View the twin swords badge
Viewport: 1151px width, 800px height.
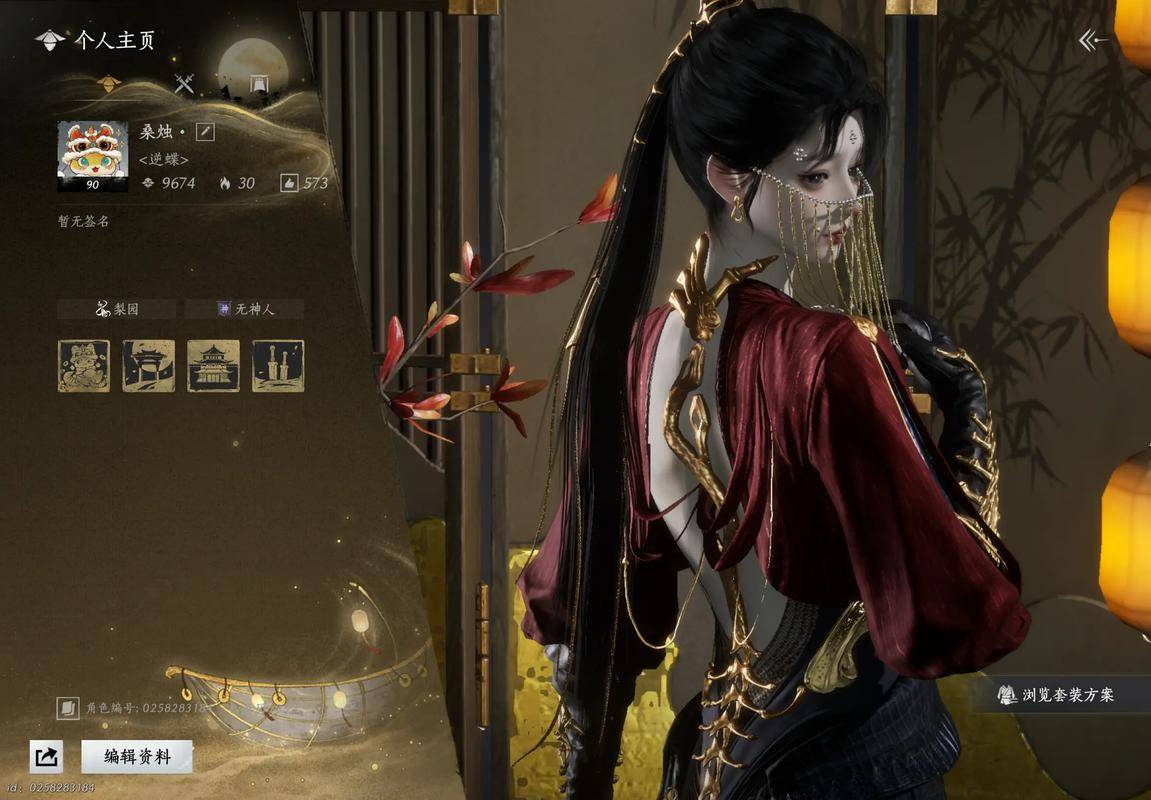pos(277,366)
